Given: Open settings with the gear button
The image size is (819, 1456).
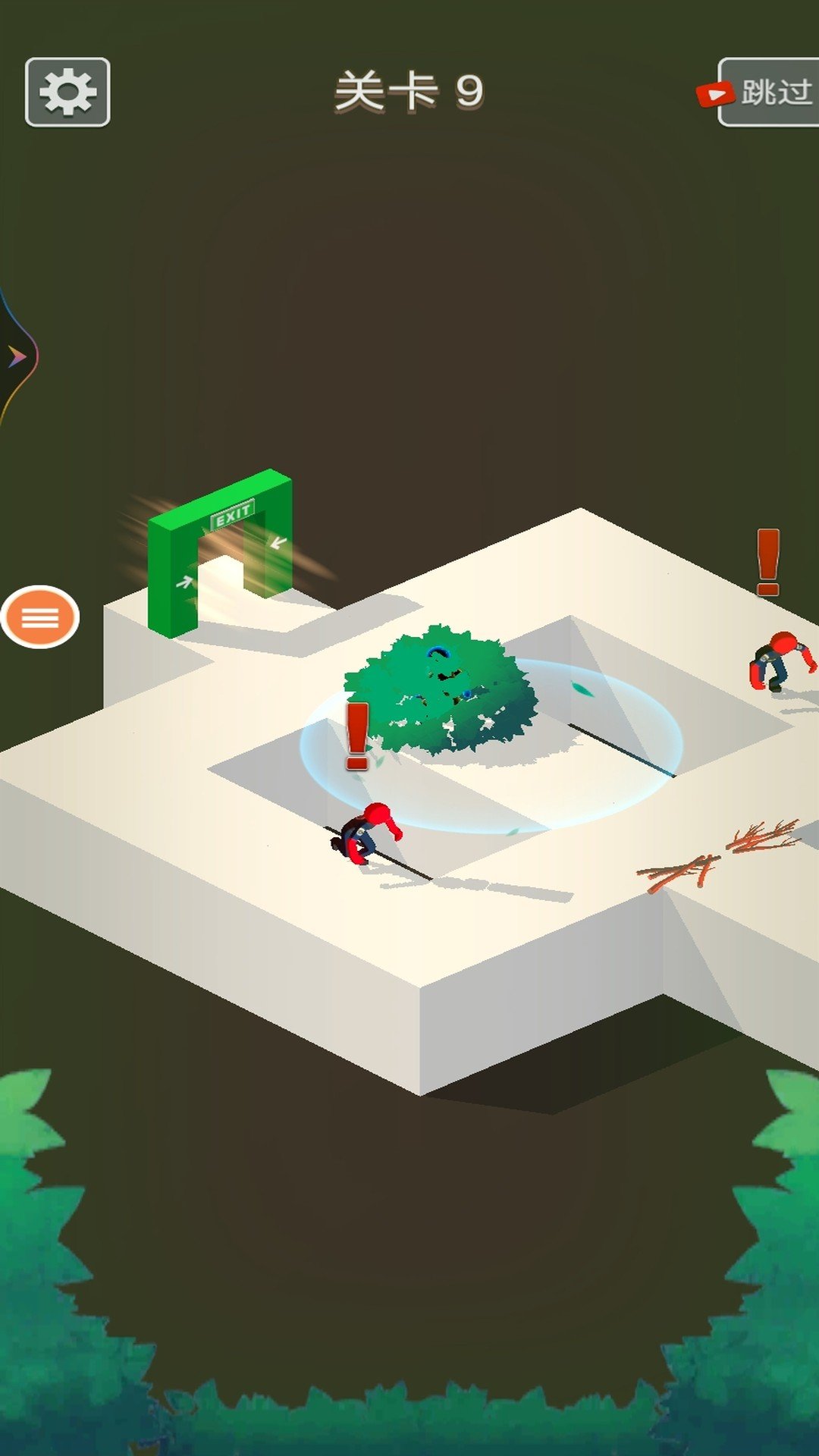Looking at the screenshot, I should [x=67, y=92].
